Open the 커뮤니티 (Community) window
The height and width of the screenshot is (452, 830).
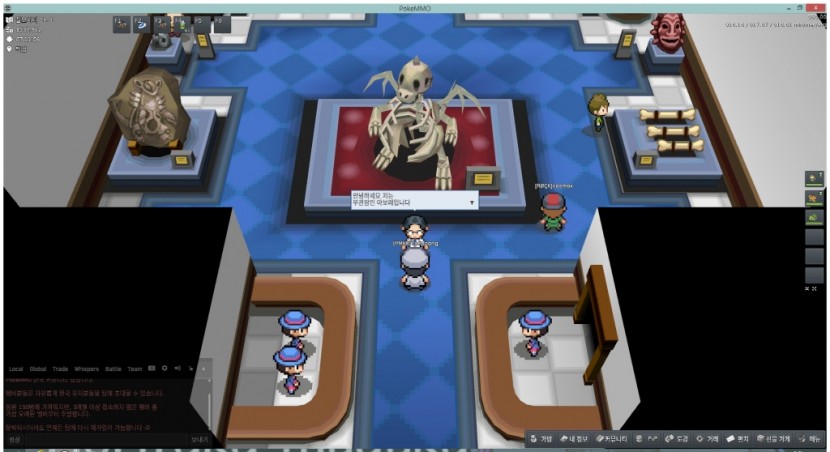tap(612, 438)
